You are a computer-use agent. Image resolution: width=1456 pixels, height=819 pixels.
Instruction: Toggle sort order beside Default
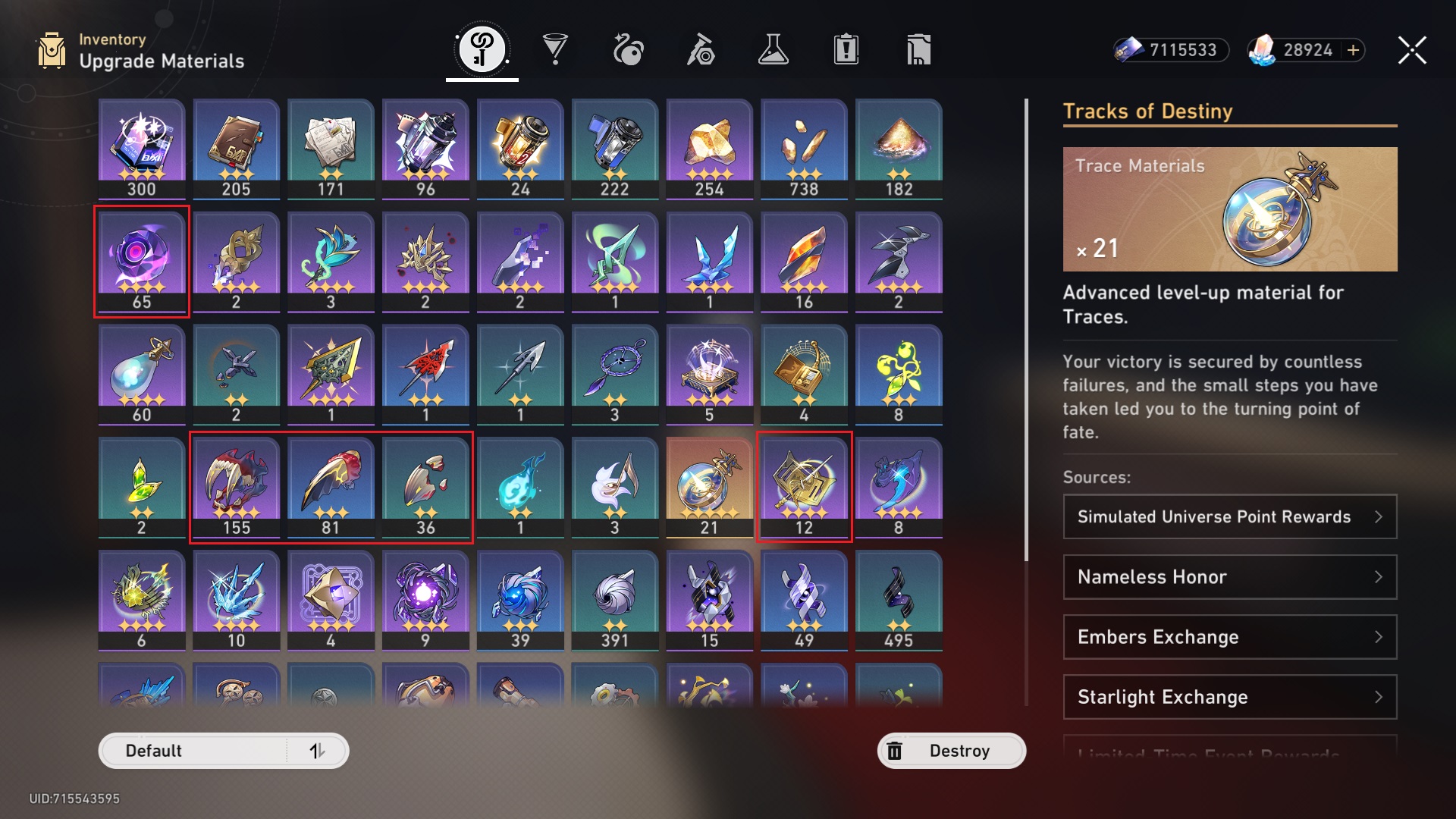[x=318, y=751]
